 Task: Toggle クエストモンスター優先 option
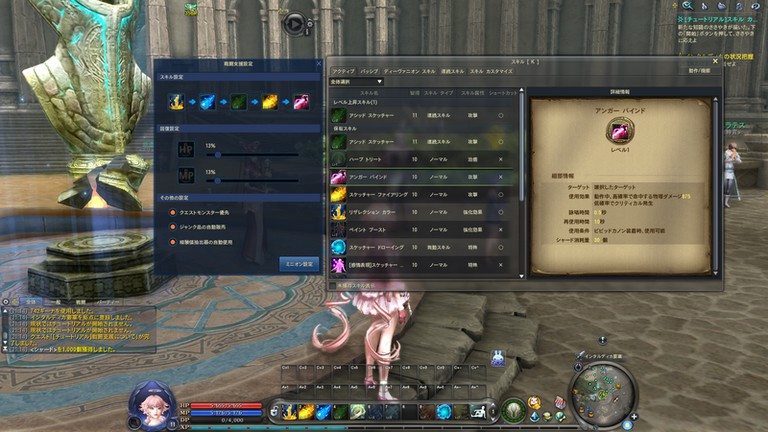coord(171,212)
